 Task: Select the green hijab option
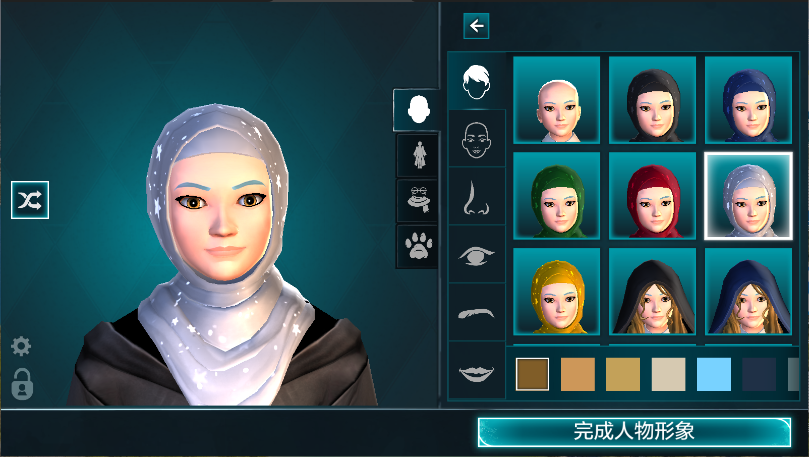[x=557, y=195]
